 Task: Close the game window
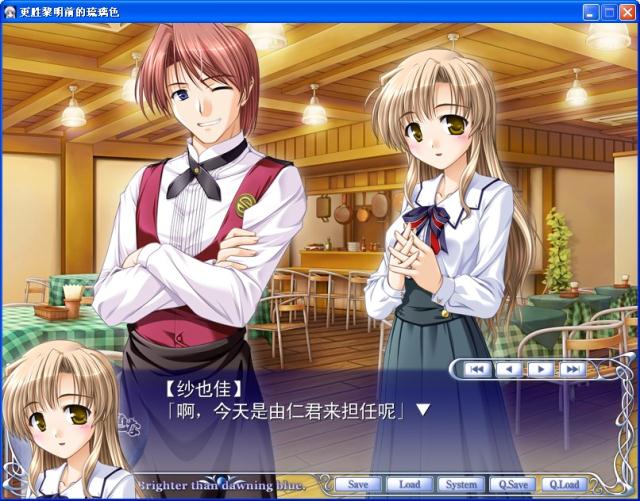coord(627,11)
